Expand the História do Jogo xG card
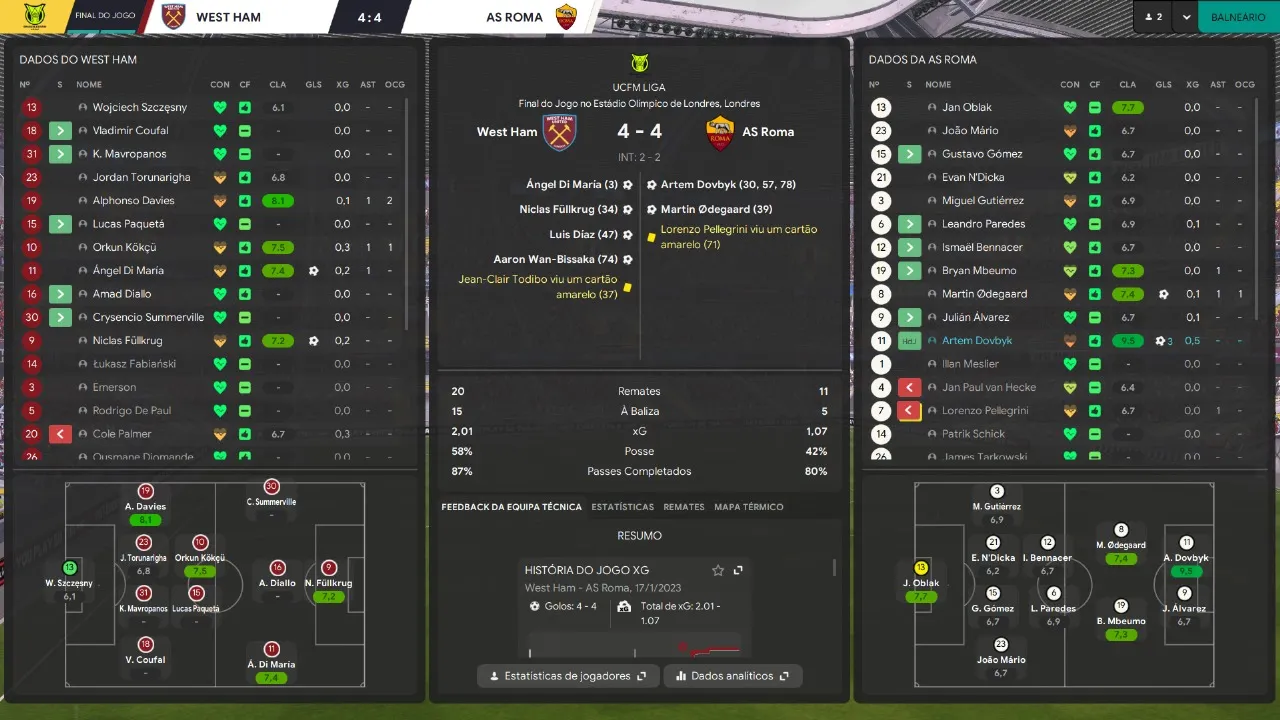1280x720 pixels. (x=738, y=570)
